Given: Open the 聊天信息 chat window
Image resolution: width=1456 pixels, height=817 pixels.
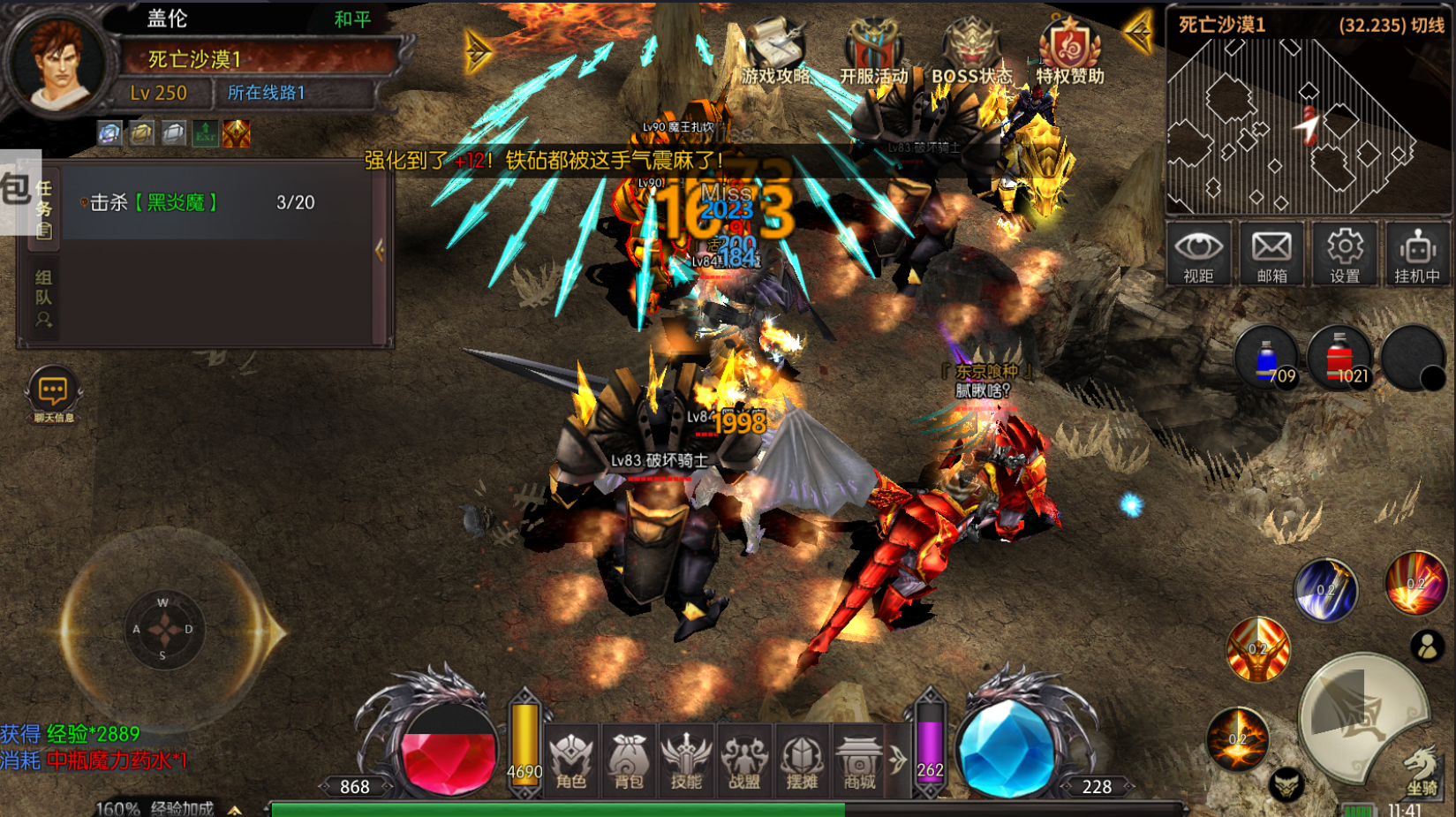Looking at the screenshot, I should [x=53, y=395].
